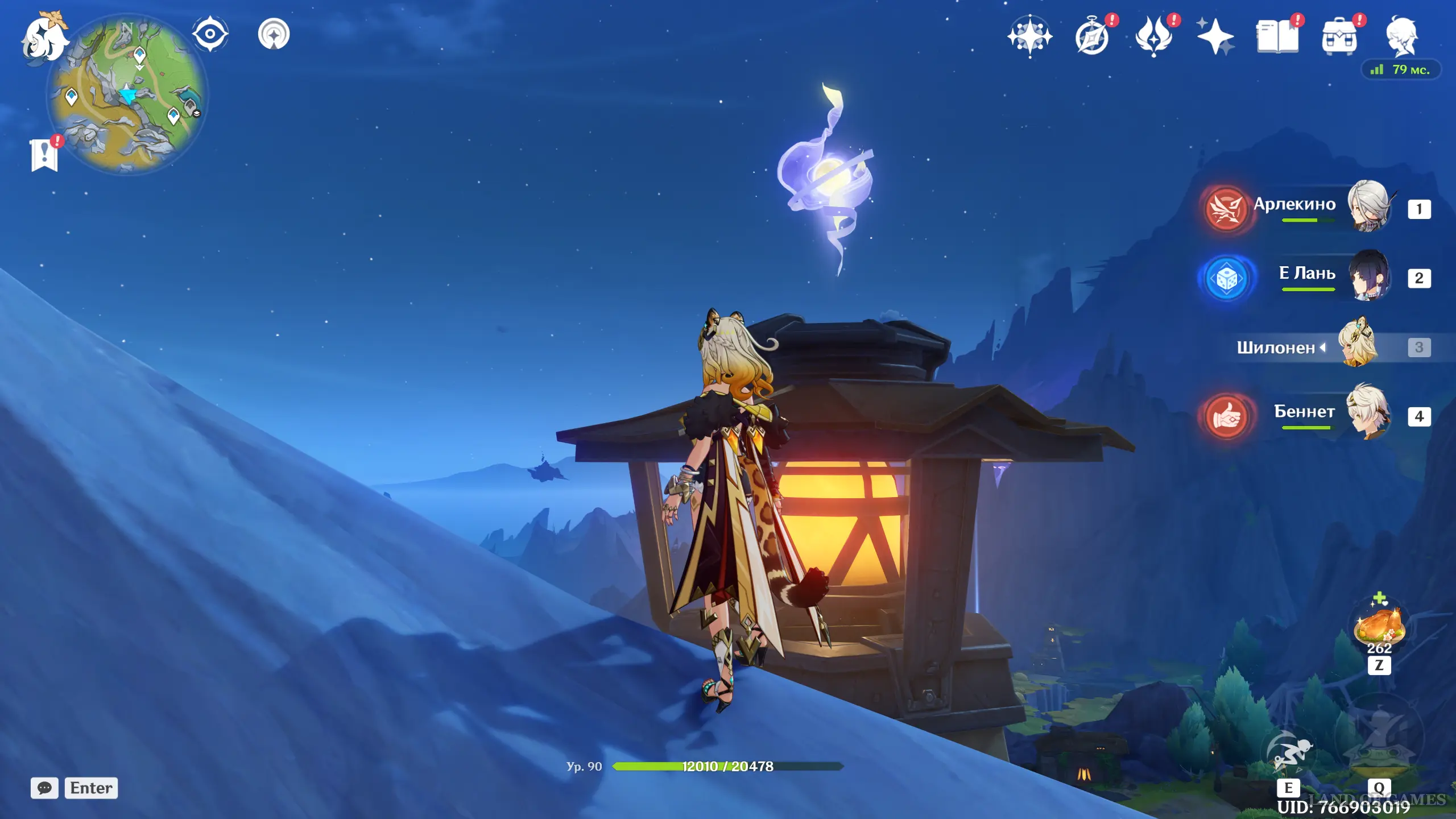Open the Paimon menu icon
1456x819 pixels.
(x=44, y=38)
